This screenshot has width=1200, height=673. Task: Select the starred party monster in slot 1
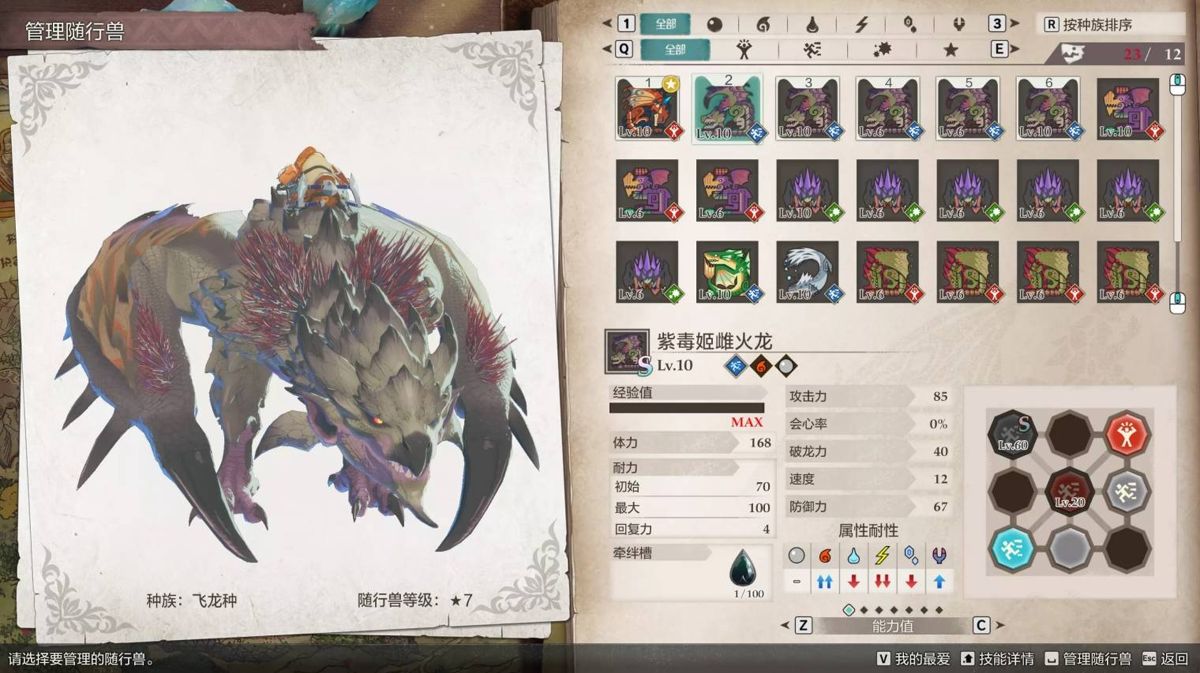pos(647,109)
